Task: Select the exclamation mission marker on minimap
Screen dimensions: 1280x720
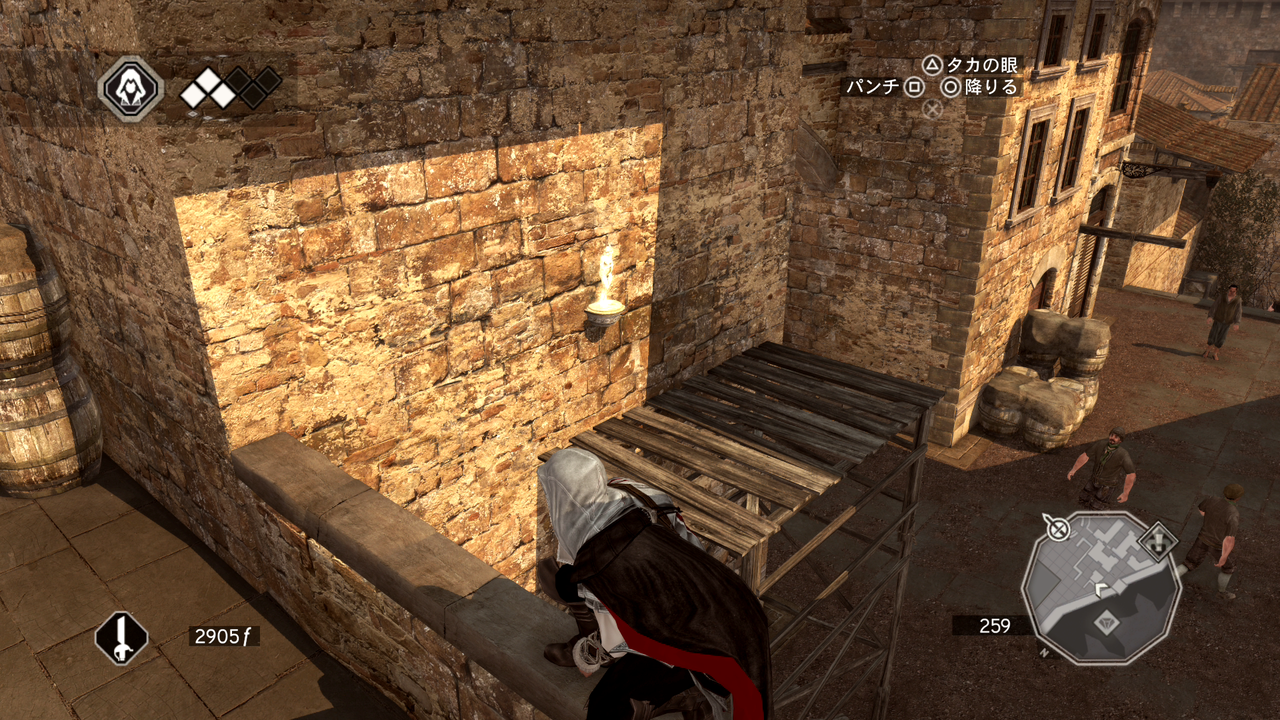Action: (1158, 541)
